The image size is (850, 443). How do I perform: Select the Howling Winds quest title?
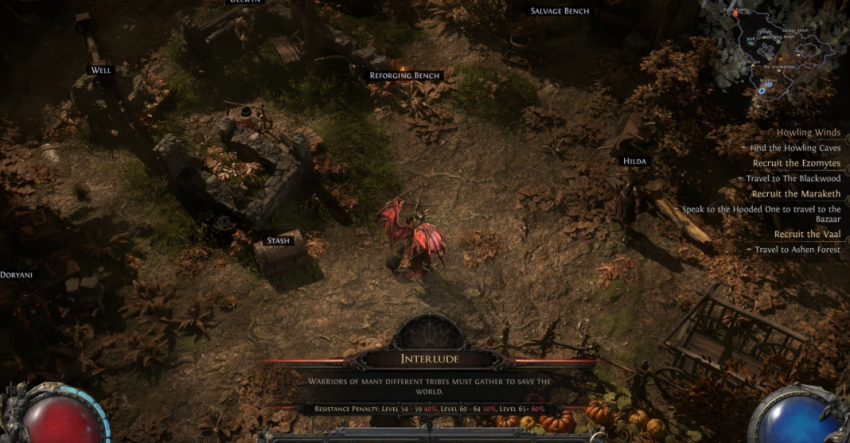click(808, 132)
